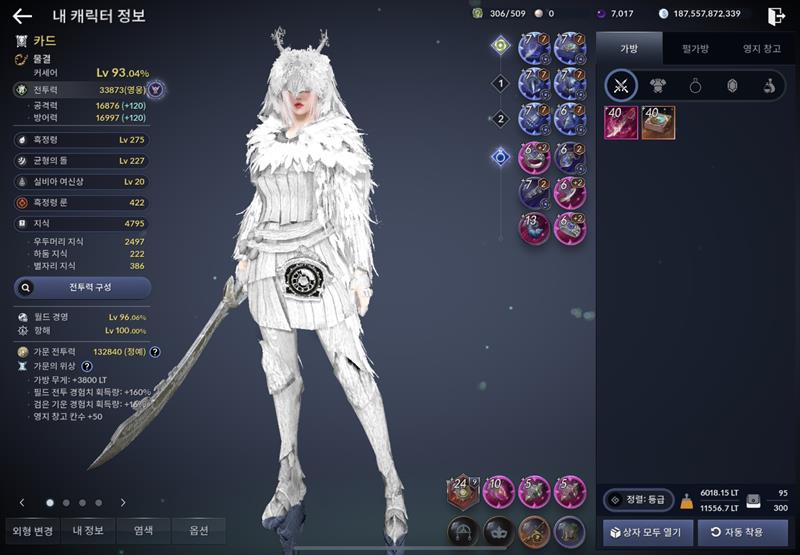Click the help icon beside 가문 전투력
This screenshot has height=555, width=800.
tap(155, 352)
